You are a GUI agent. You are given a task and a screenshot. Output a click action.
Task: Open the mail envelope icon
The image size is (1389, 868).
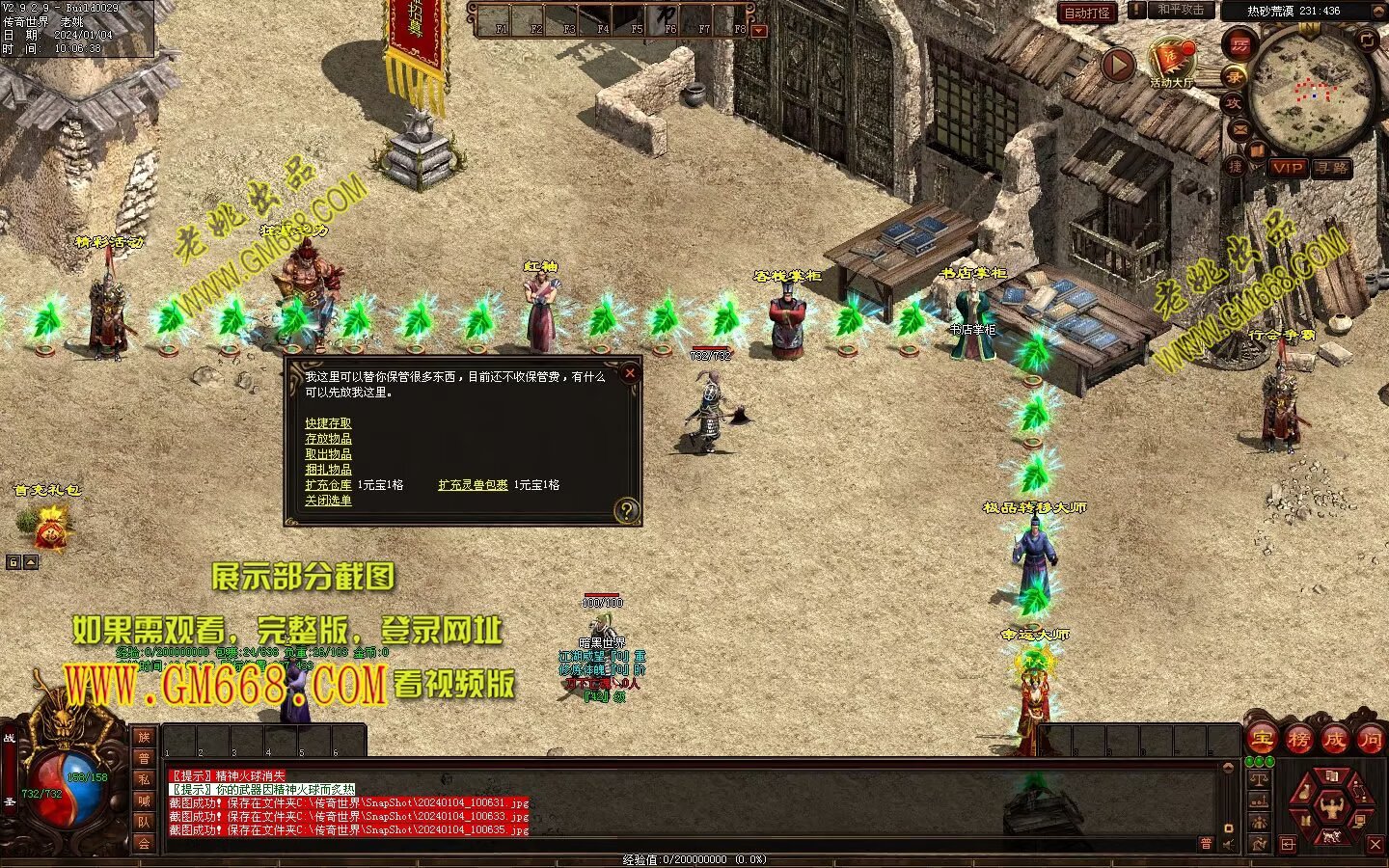[x=1241, y=128]
